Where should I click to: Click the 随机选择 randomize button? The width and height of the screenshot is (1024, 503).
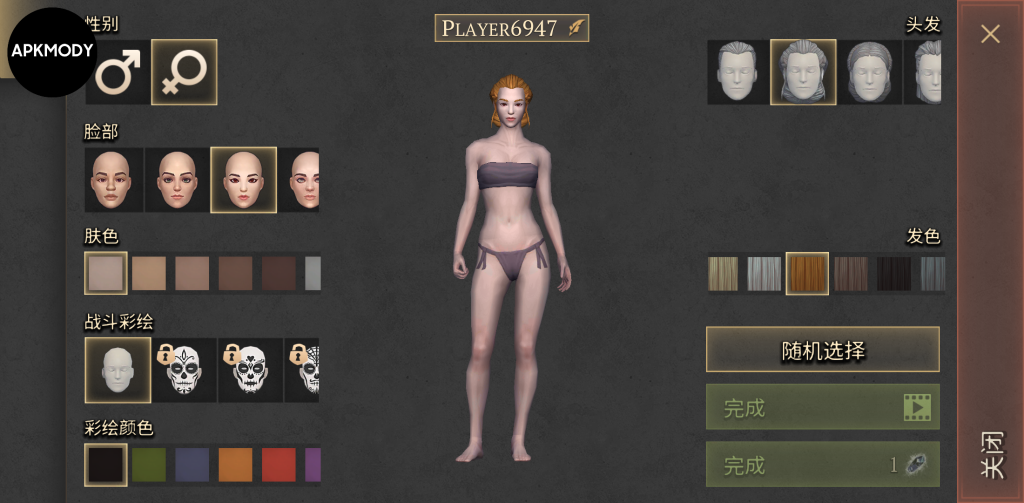click(x=822, y=350)
